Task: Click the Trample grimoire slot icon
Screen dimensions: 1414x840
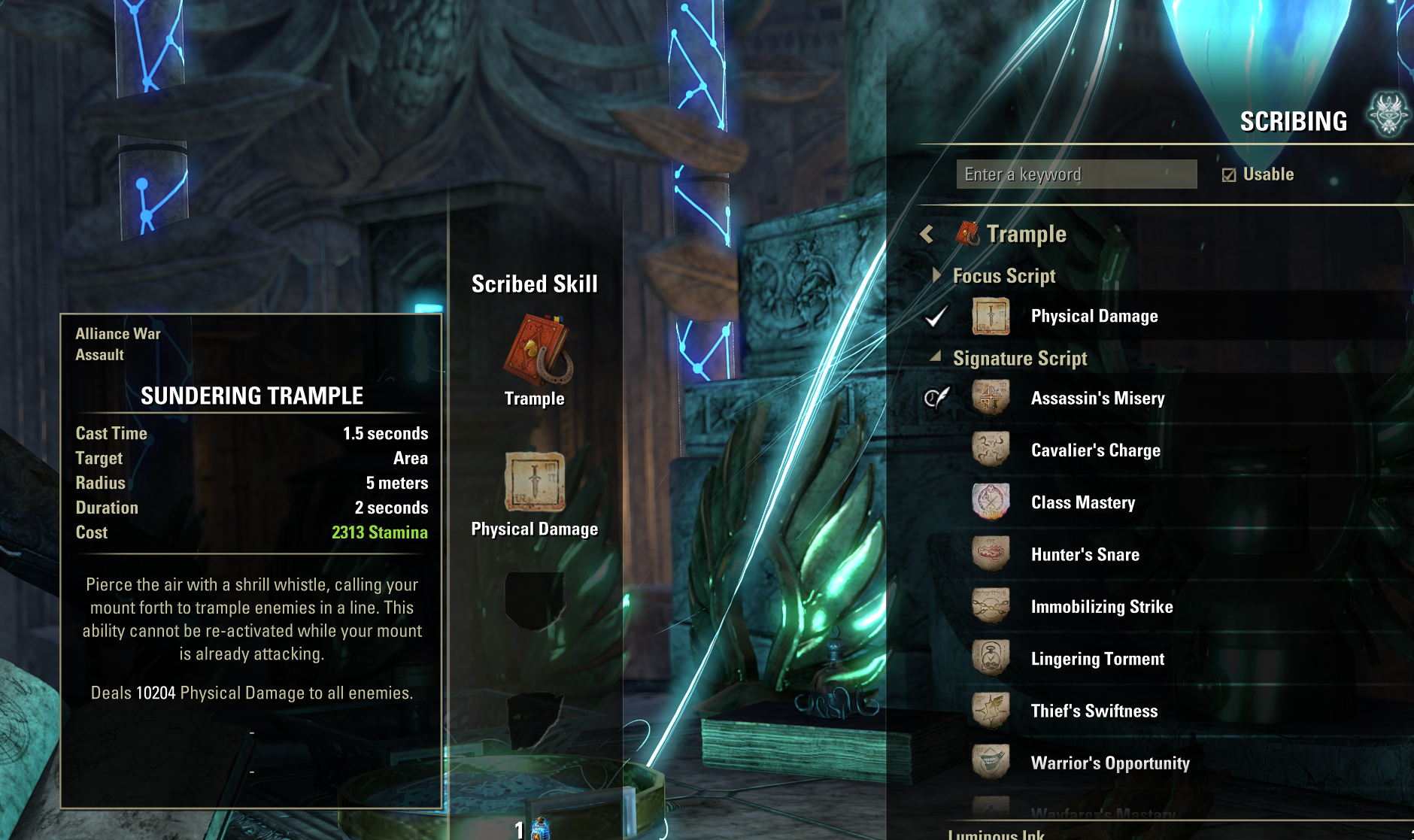Action: tap(535, 351)
